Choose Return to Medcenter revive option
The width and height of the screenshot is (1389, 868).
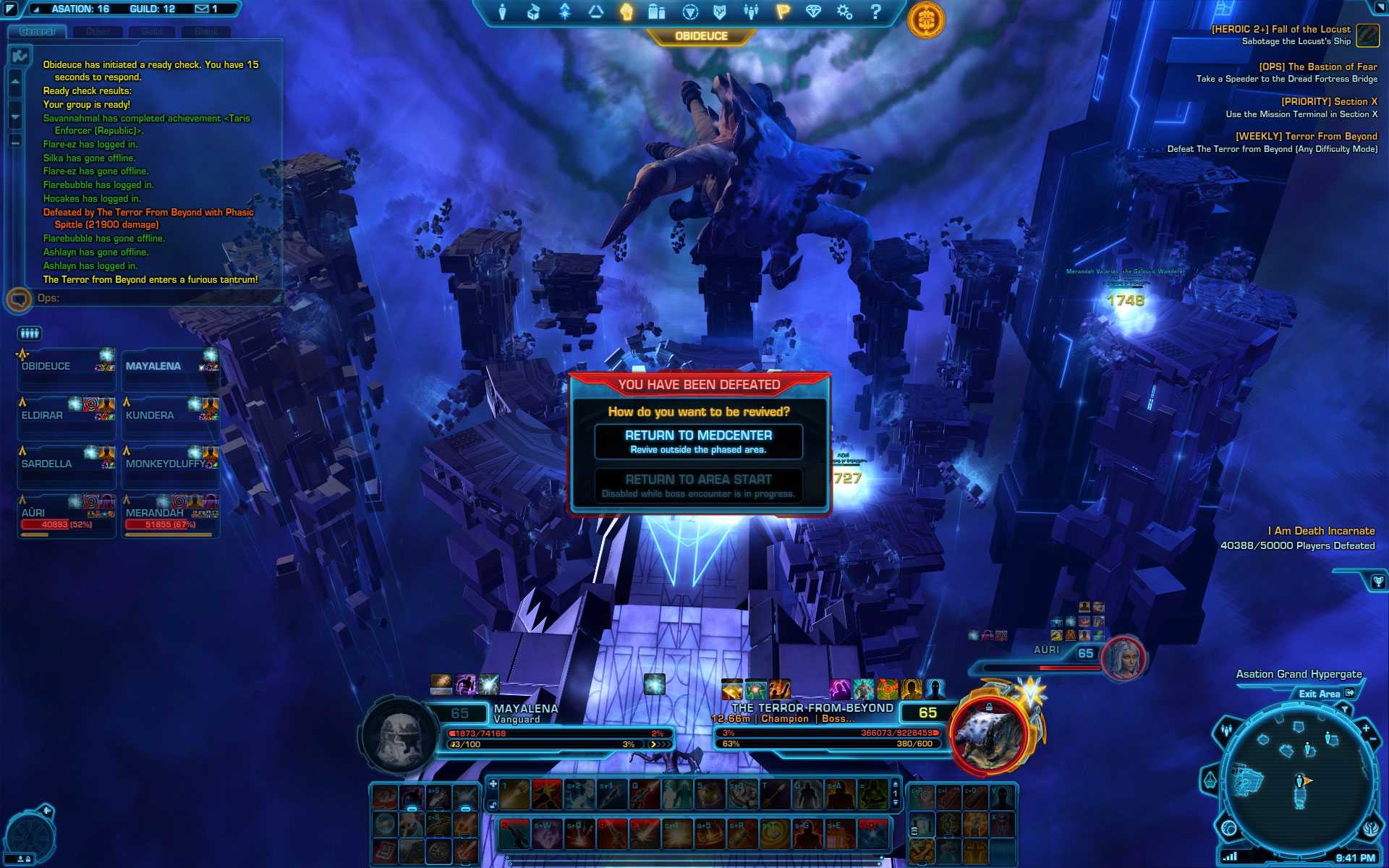pyautogui.click(x=698, y=441)
